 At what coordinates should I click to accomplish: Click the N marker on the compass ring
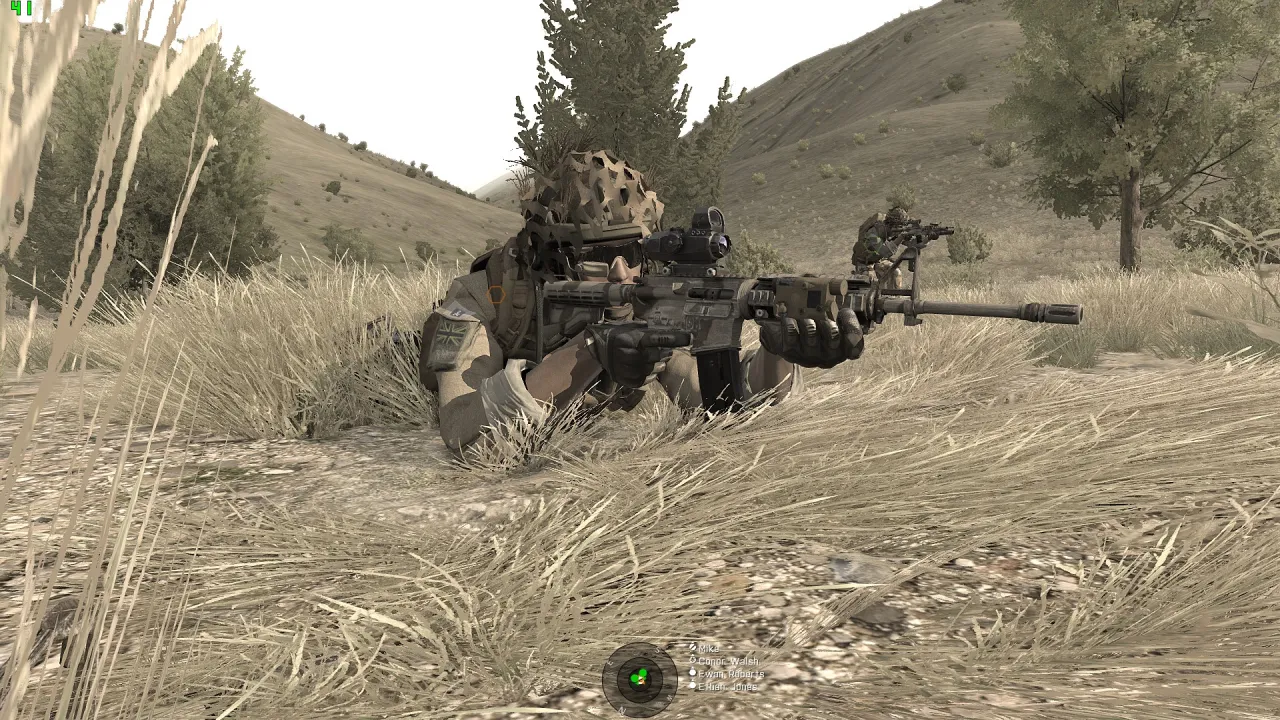click(x=621, y=709)
